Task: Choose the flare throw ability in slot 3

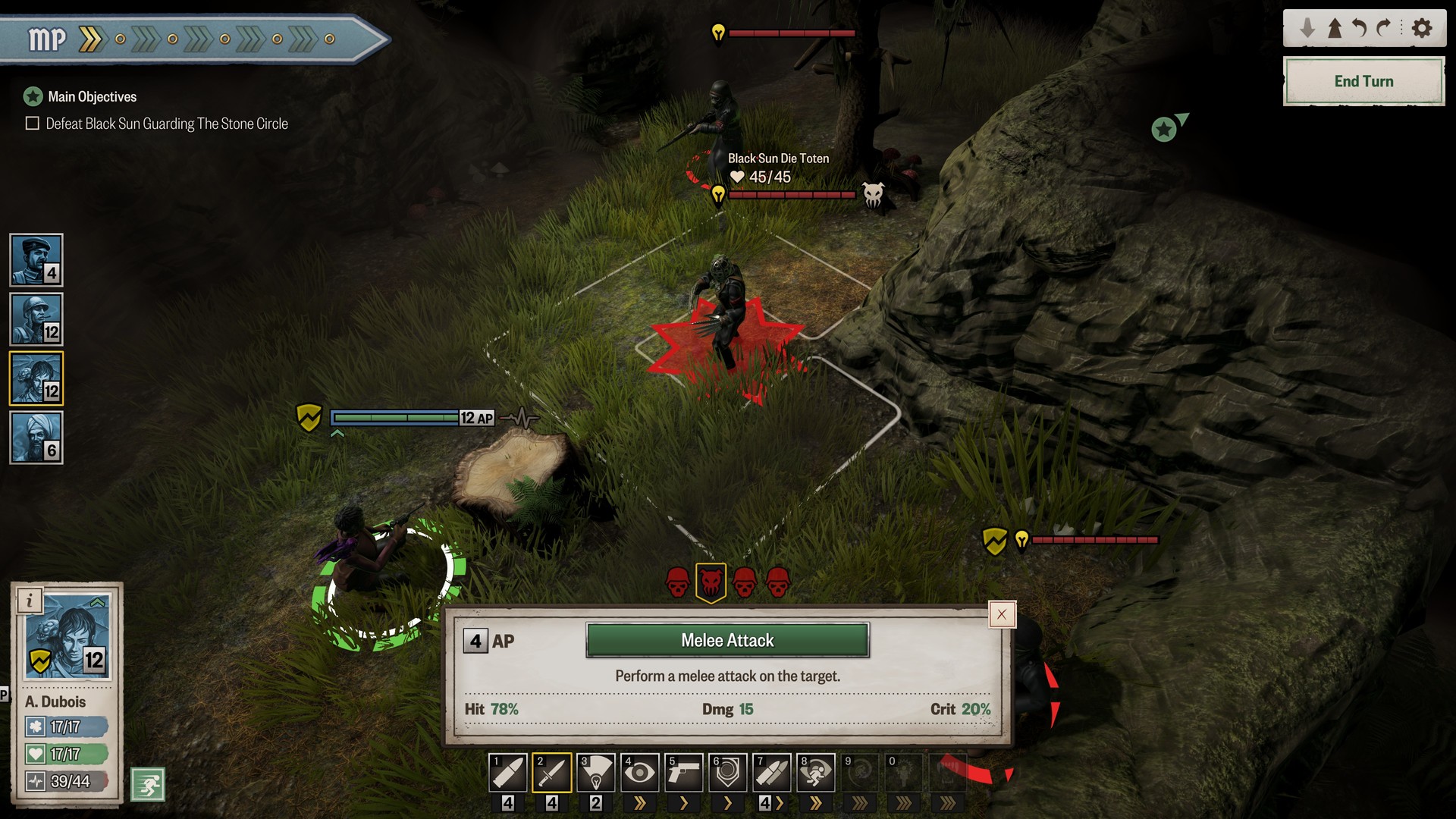Action: pyautogui.click(x=595, y=772)
